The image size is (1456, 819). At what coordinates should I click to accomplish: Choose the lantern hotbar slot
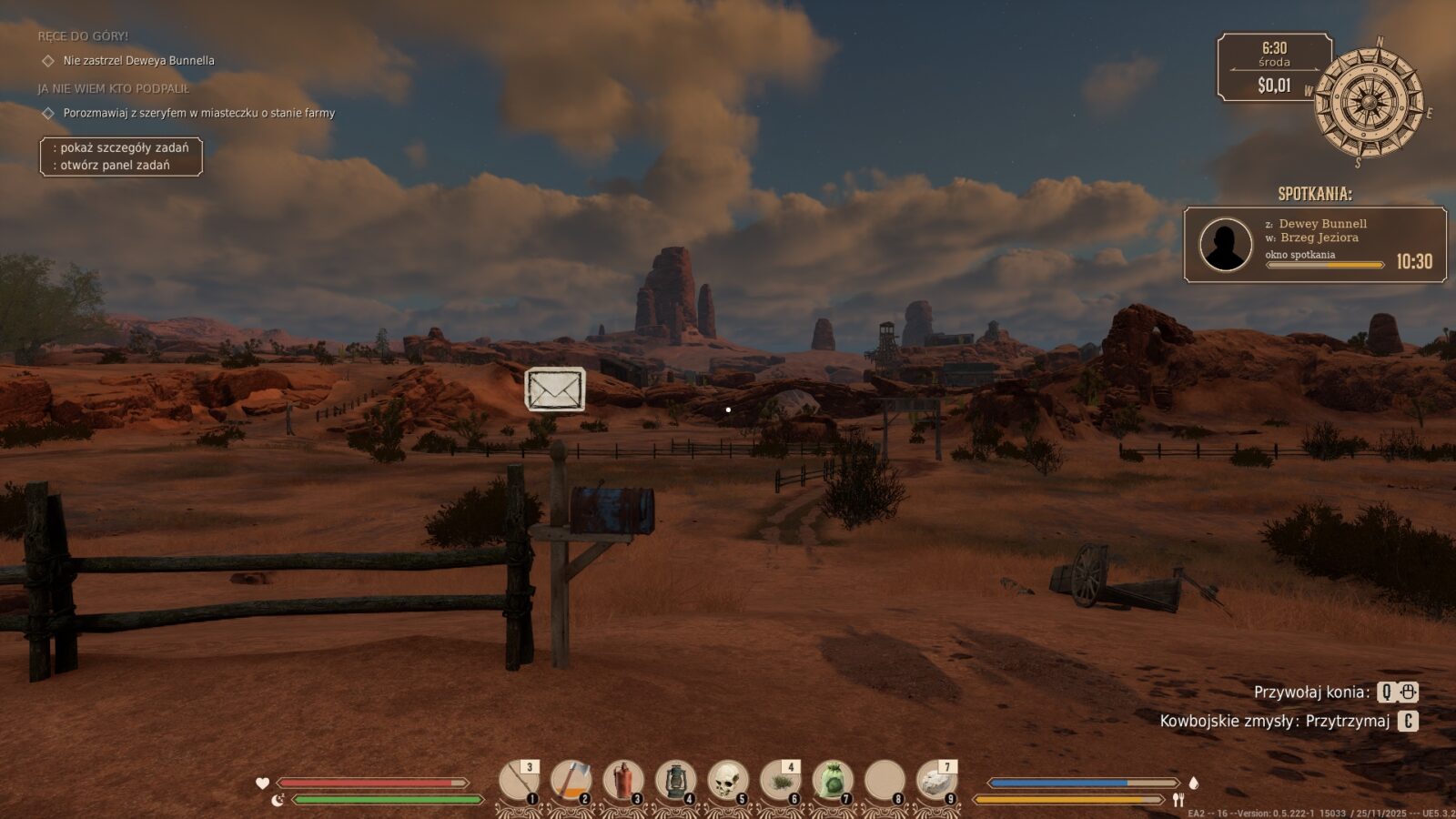tap(675, 781)
